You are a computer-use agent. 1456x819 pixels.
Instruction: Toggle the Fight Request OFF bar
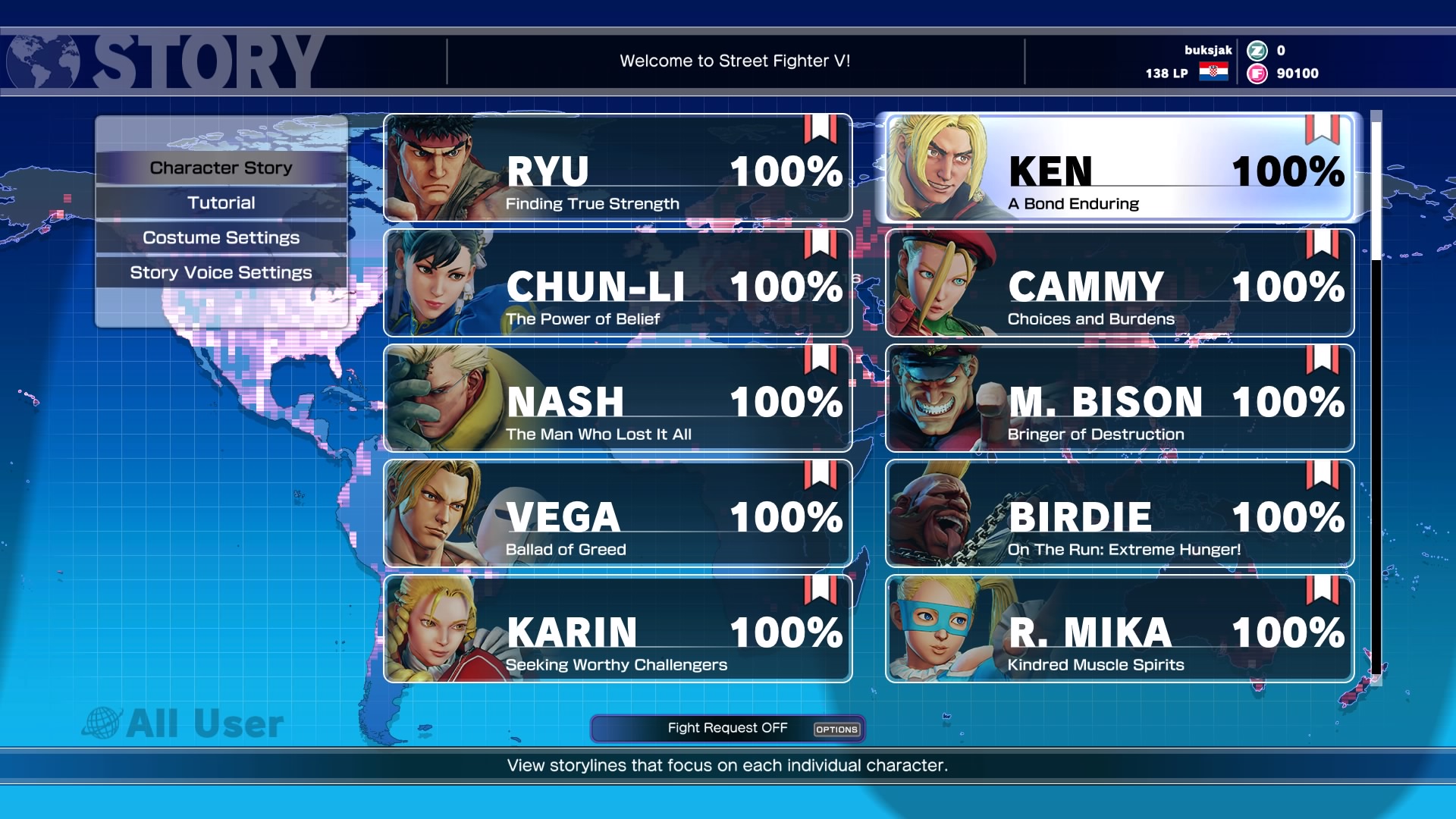727,729
